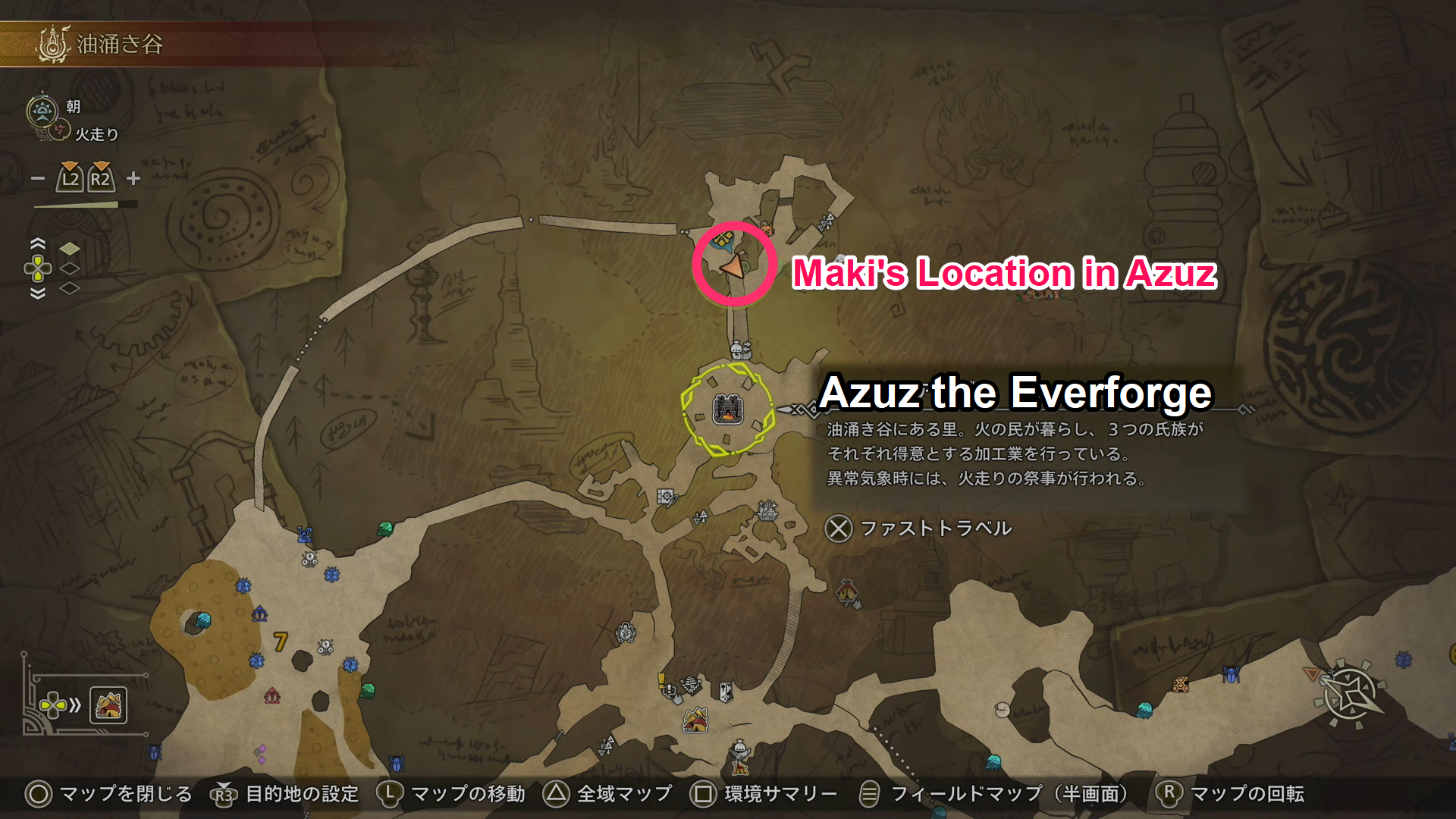
Task: Expand layers upward with the double-up chevron
Action: pyautogui.click(x=38, y=243)
